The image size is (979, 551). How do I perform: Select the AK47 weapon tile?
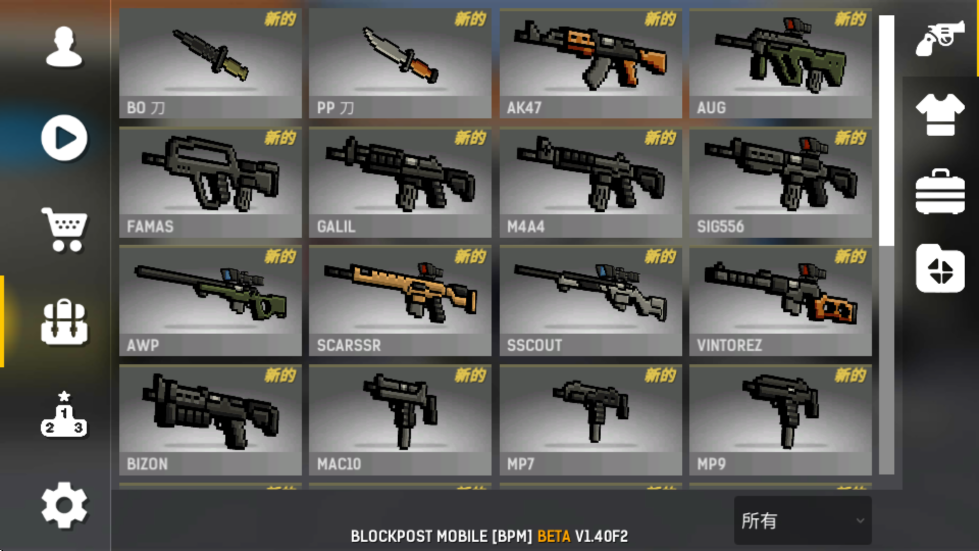[590, 63]
